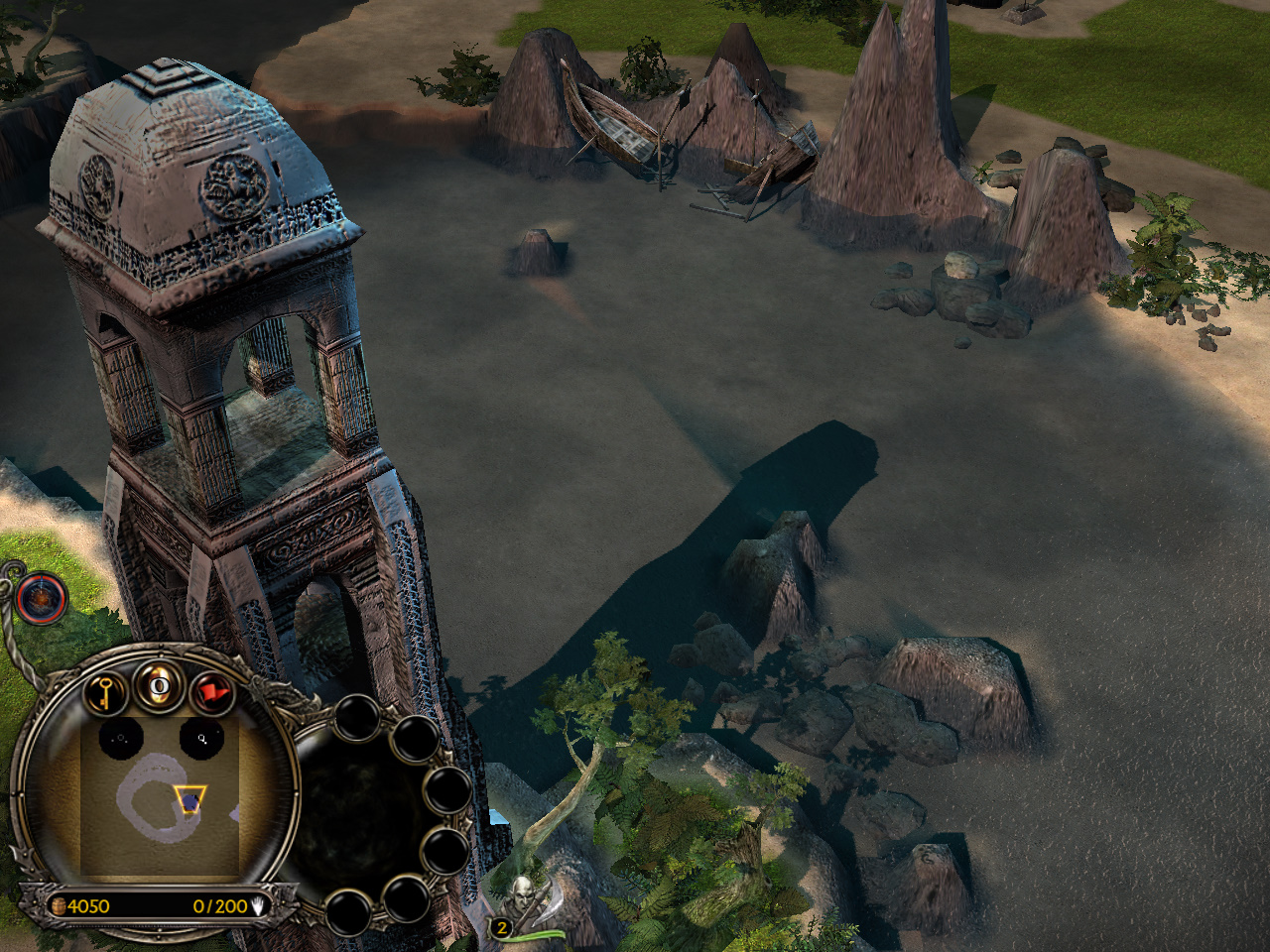Viewport: 1270px width, 952px height.
Task: Click the goblin's green experience bar
Action: 536,934
